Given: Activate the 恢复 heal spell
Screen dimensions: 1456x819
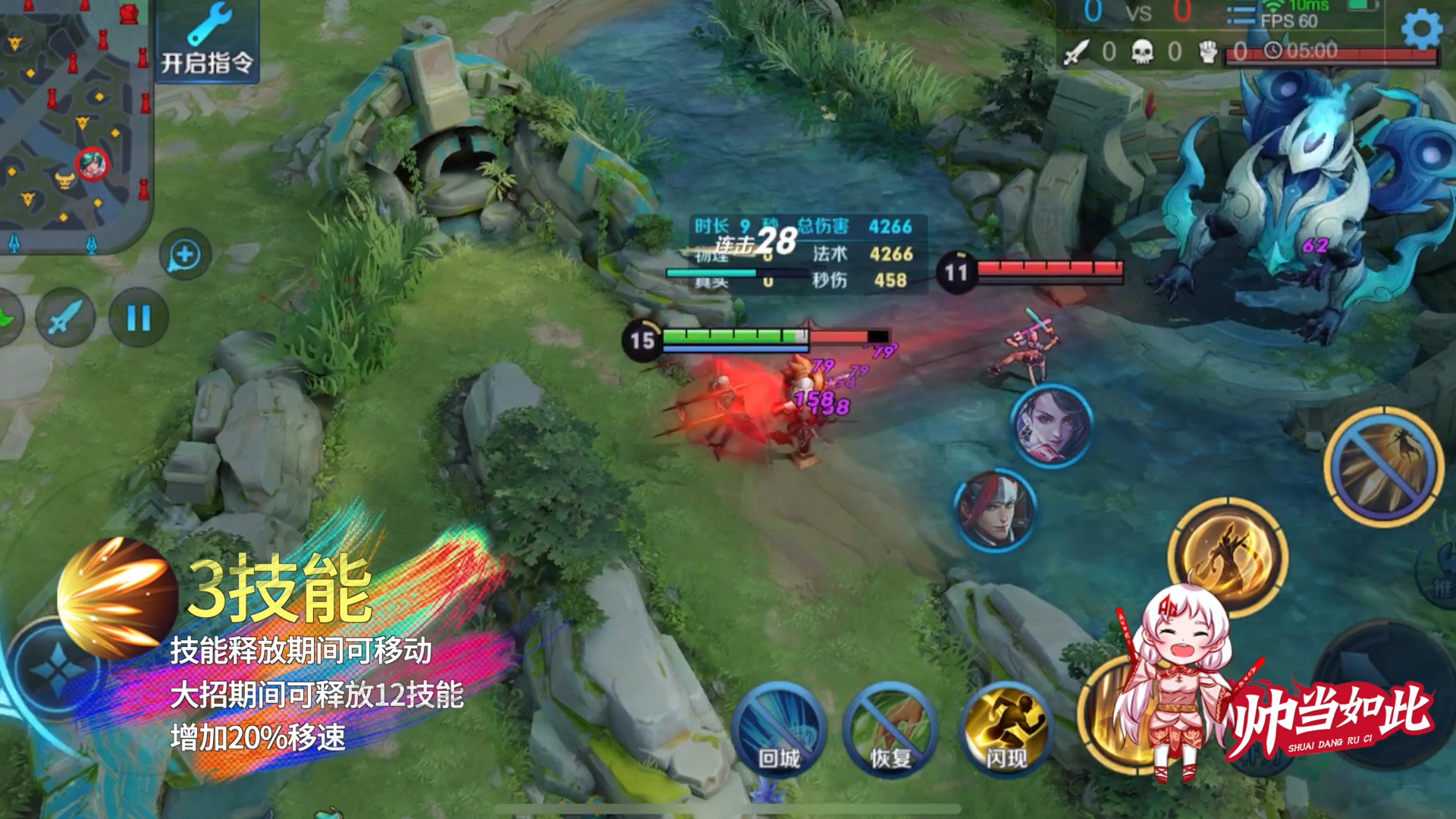Looking at the screenshot, I should coord(890,728).
